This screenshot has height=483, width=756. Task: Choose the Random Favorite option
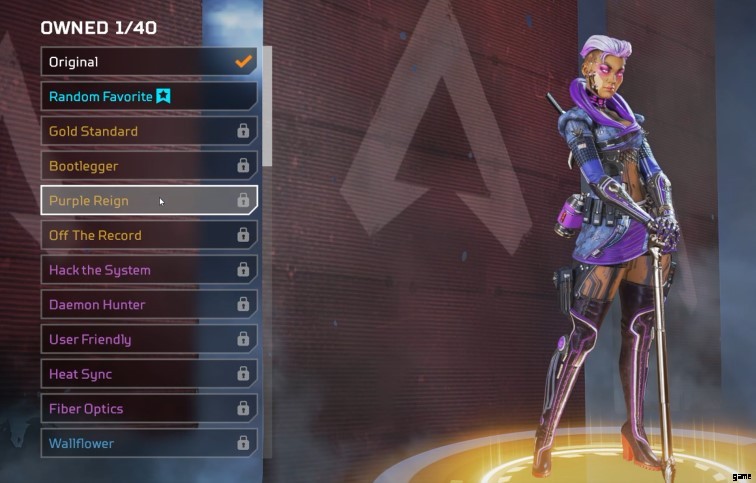point(148,96)
